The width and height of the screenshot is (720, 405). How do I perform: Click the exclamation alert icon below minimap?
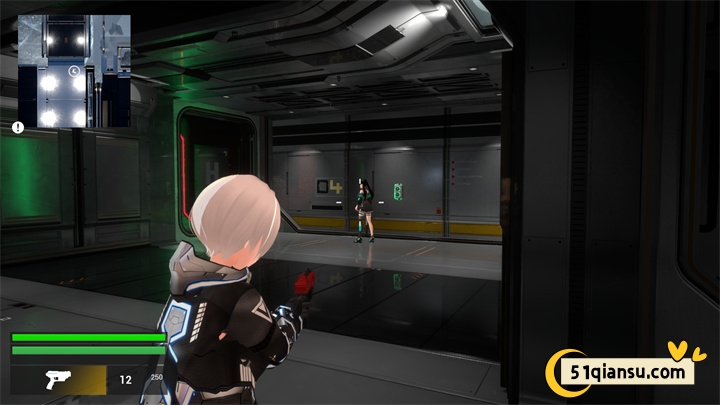pyautogui.click(x=18, y=127)
